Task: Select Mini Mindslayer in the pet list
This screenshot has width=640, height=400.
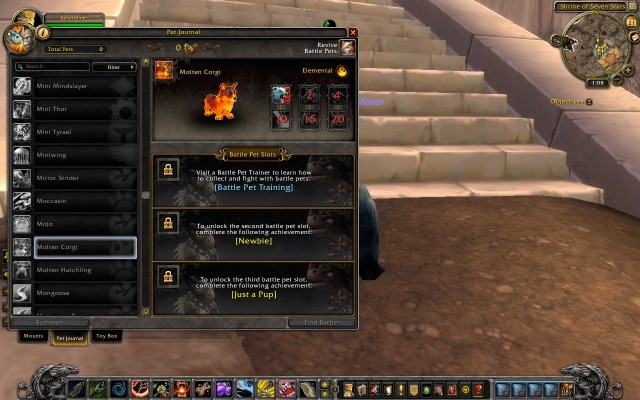Action: (74, 85)
